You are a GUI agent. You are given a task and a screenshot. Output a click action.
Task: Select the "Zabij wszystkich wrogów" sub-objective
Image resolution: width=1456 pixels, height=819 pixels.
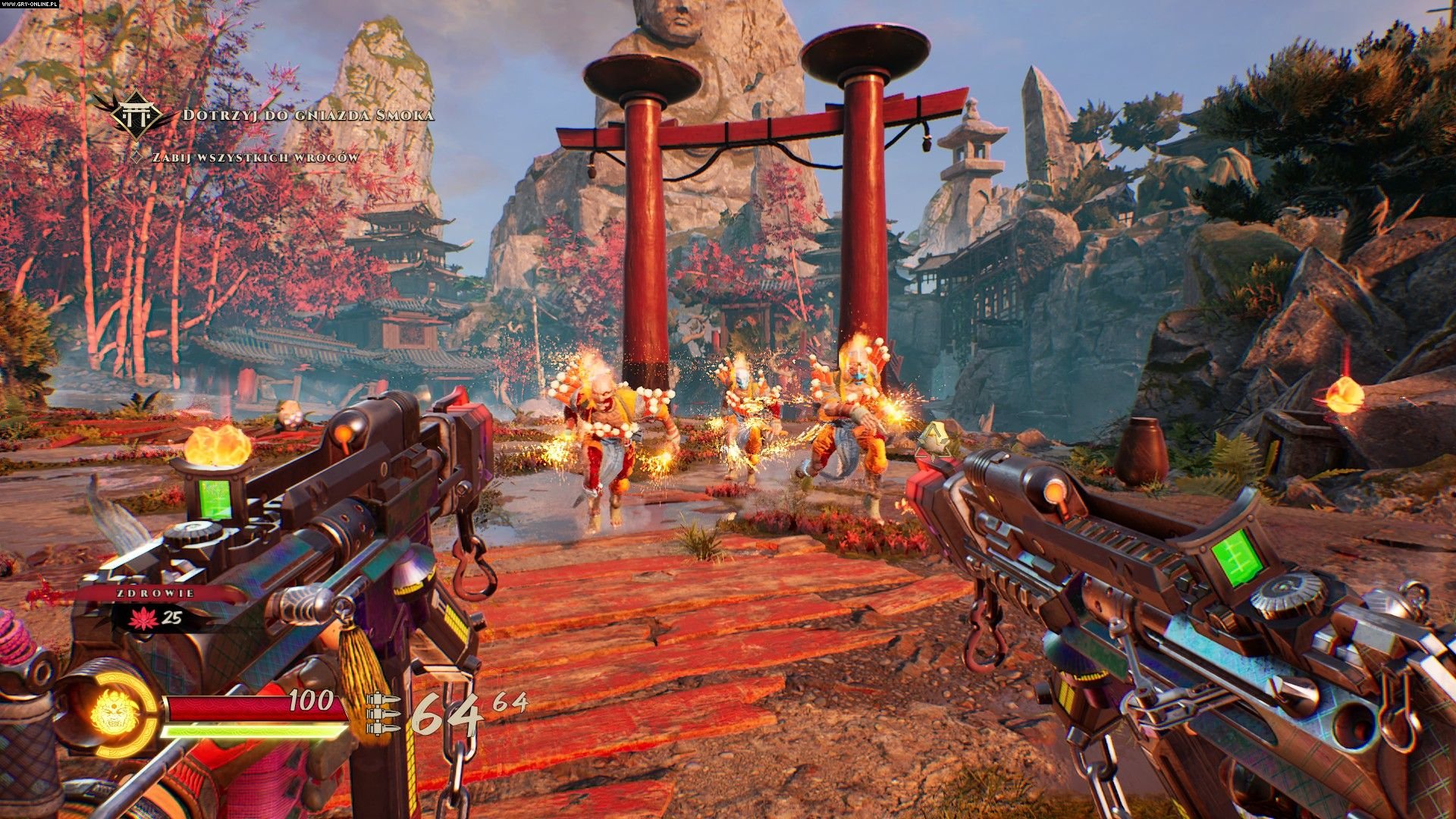click(256, 158)
